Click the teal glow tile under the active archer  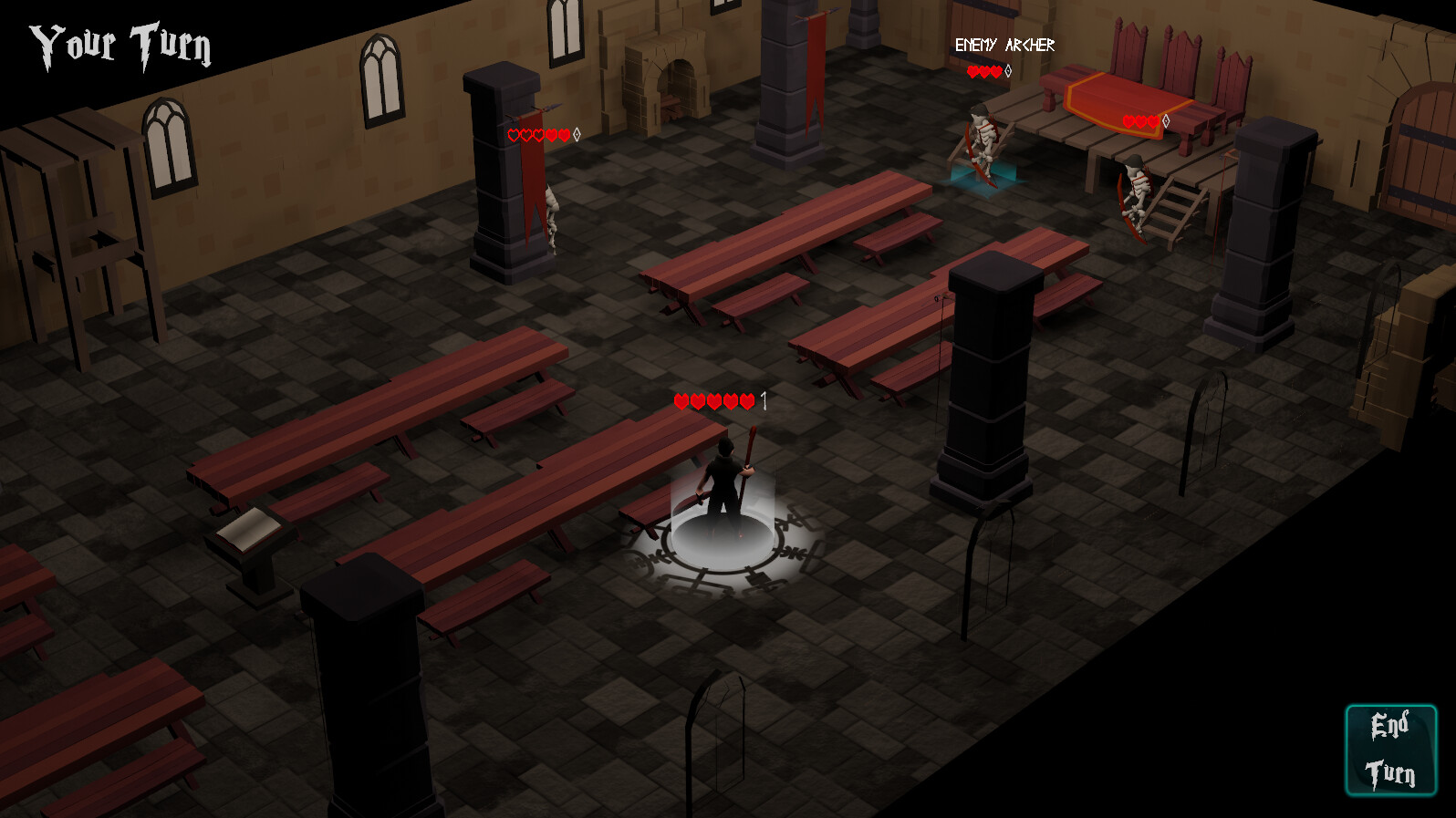click(983, 179)
